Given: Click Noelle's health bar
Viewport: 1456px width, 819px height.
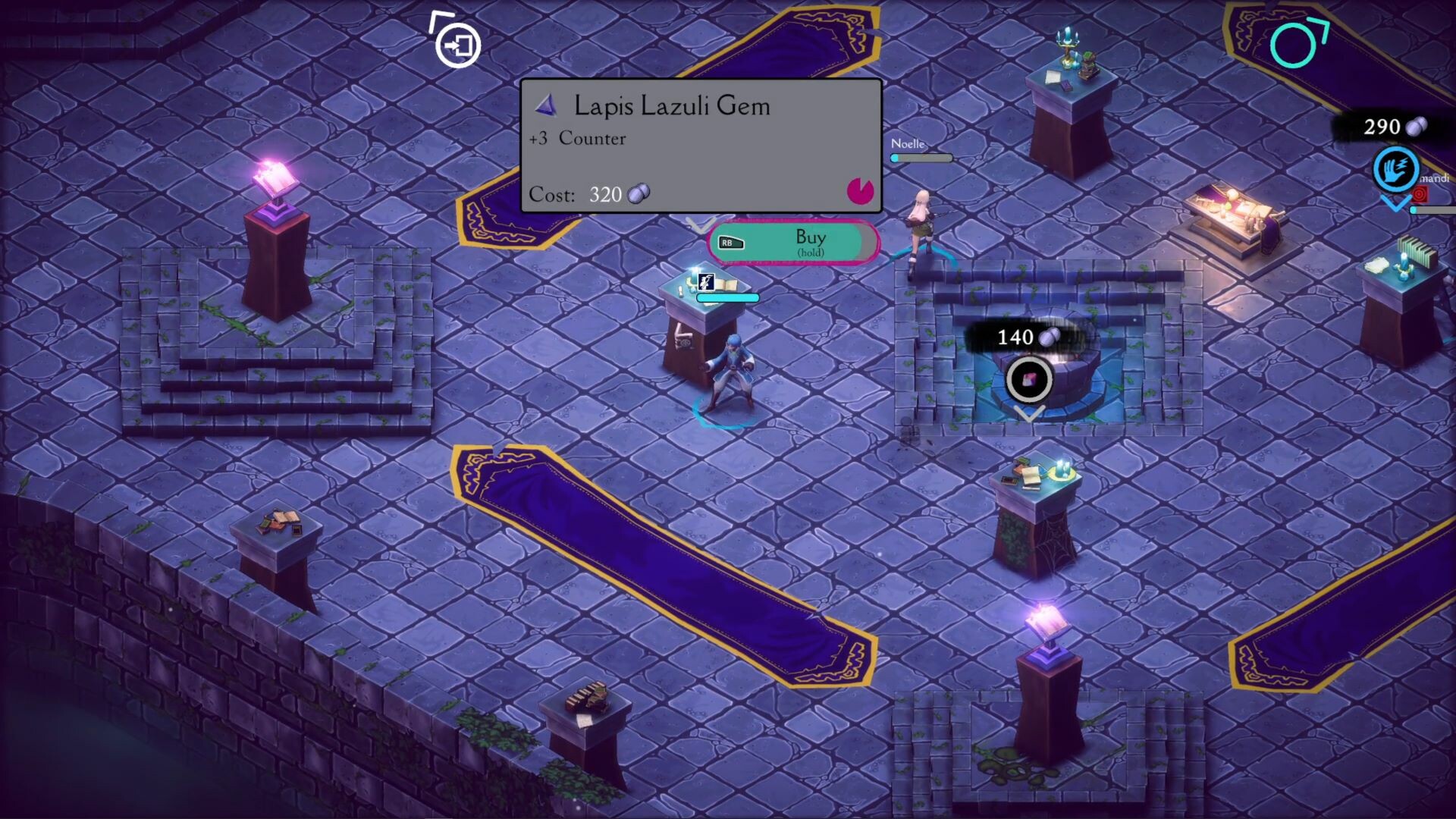Looking at the screenshot, I should (921, 158).
